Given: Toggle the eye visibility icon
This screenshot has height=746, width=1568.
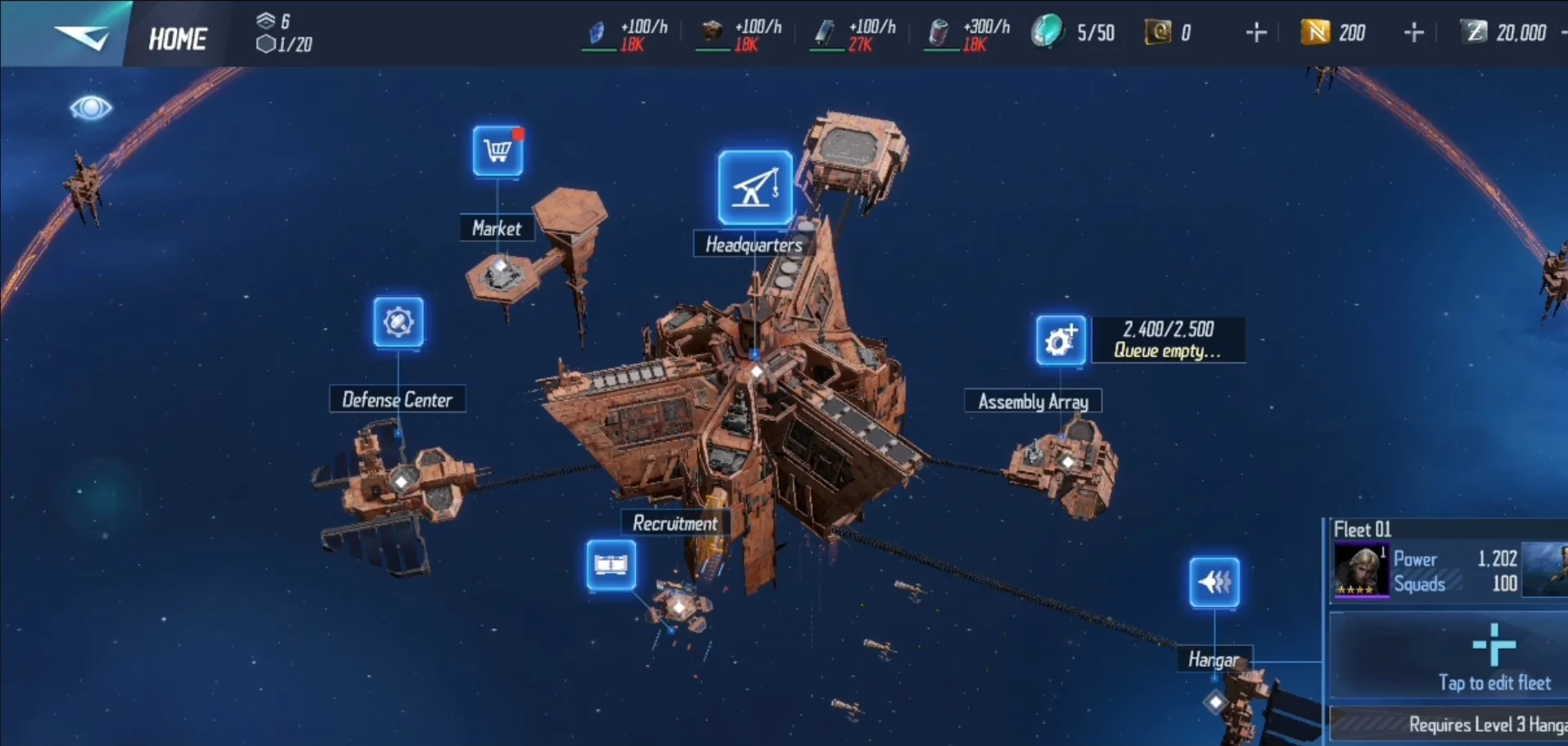Looking at the screenshot, I should click(90, 108).
